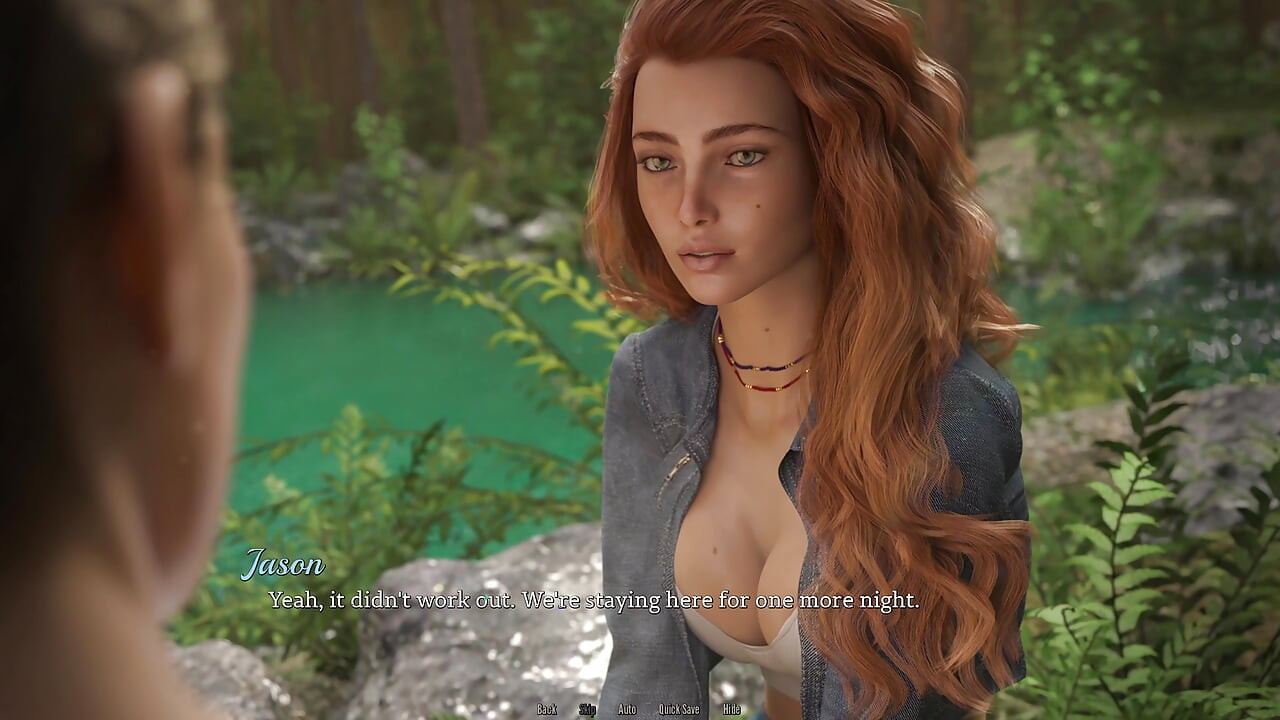
Task: Hide the dialogue interface
Action: tap(732, 709)
